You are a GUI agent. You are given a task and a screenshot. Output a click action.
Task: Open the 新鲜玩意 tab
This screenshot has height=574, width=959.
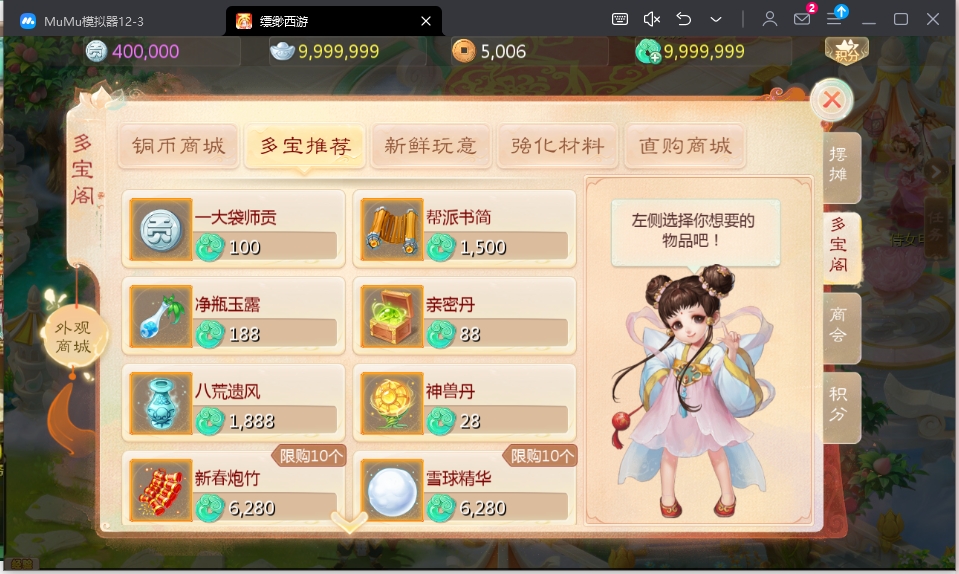[x=430, y=146]
